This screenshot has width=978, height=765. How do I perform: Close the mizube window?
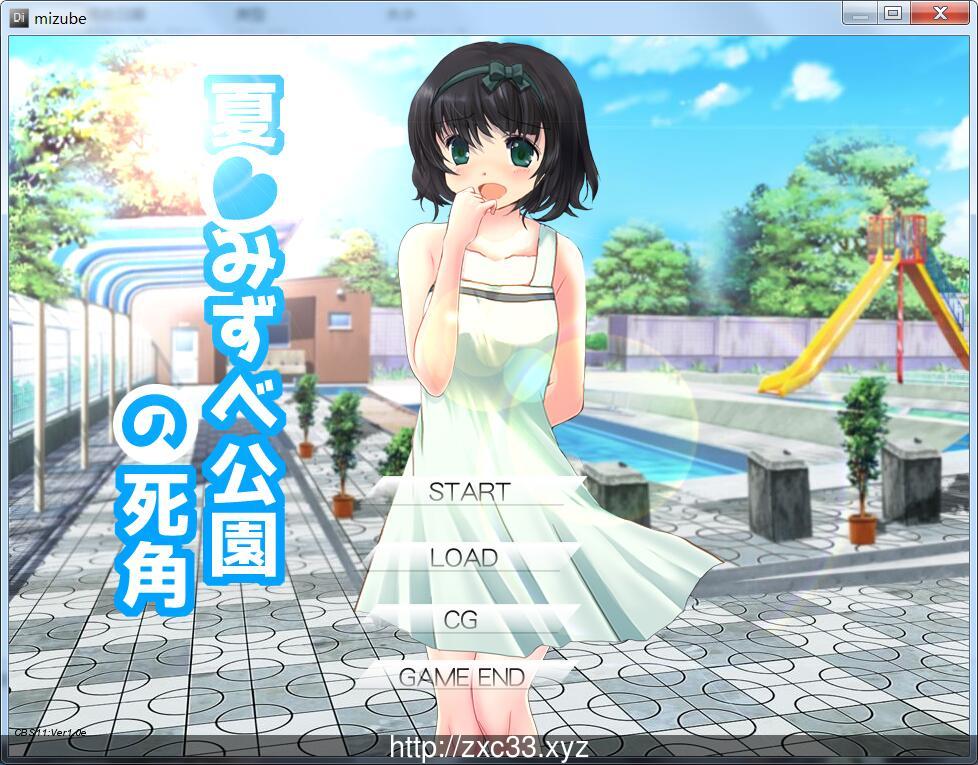(939, 13)
